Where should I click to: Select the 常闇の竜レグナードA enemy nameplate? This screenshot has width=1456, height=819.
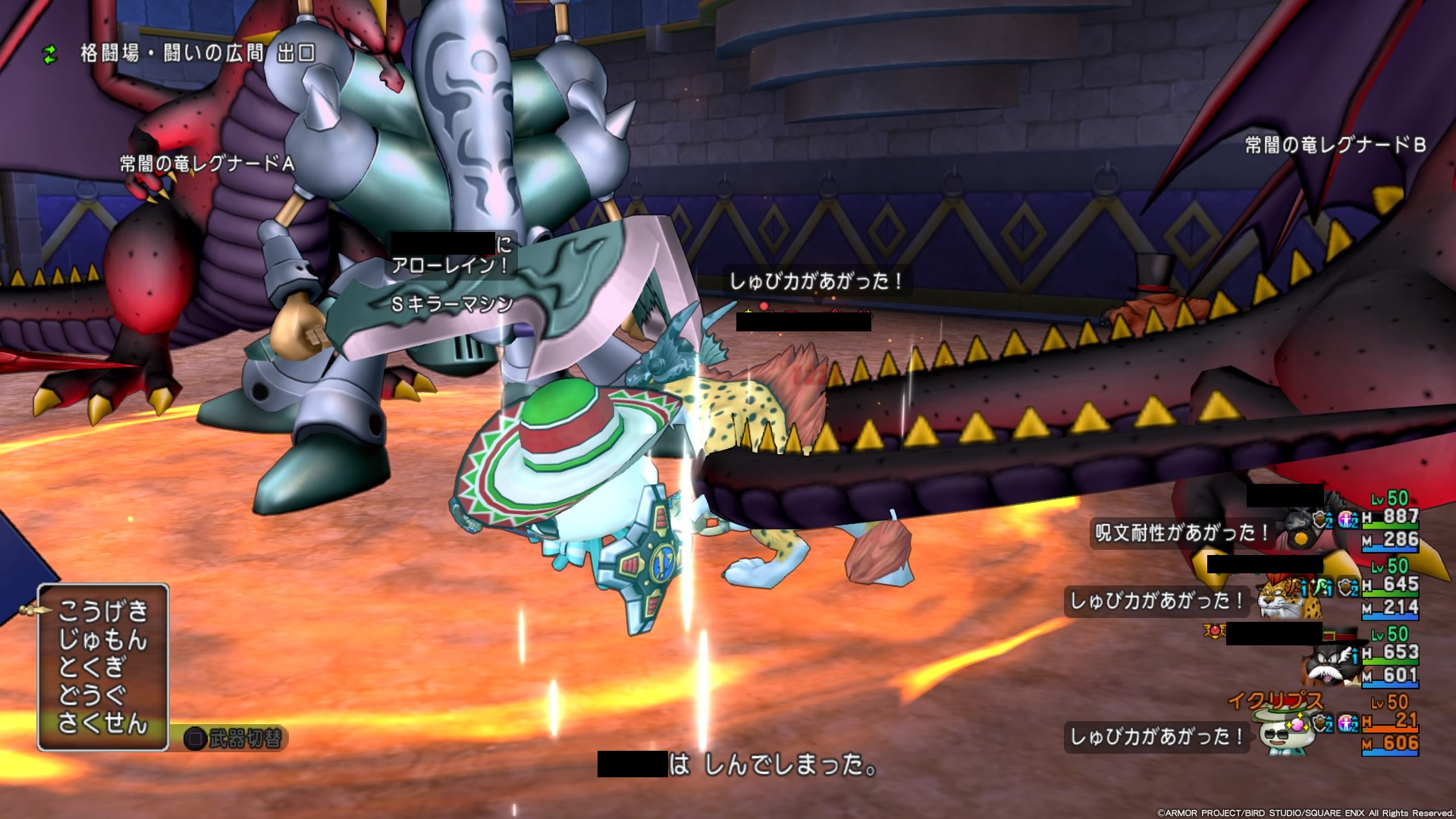pos(205,160)
